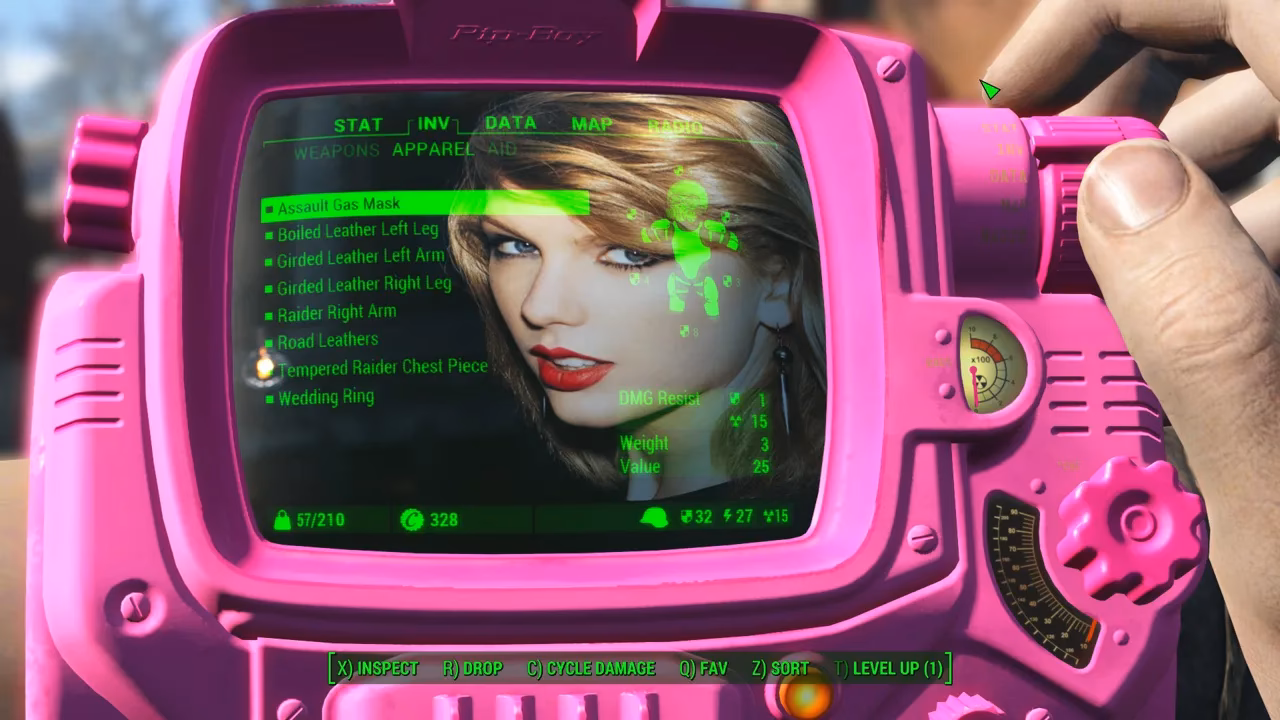Click the bottle cap currency icon showing 328
This screenshot has height=720, width=1280.
pos(414,518)
